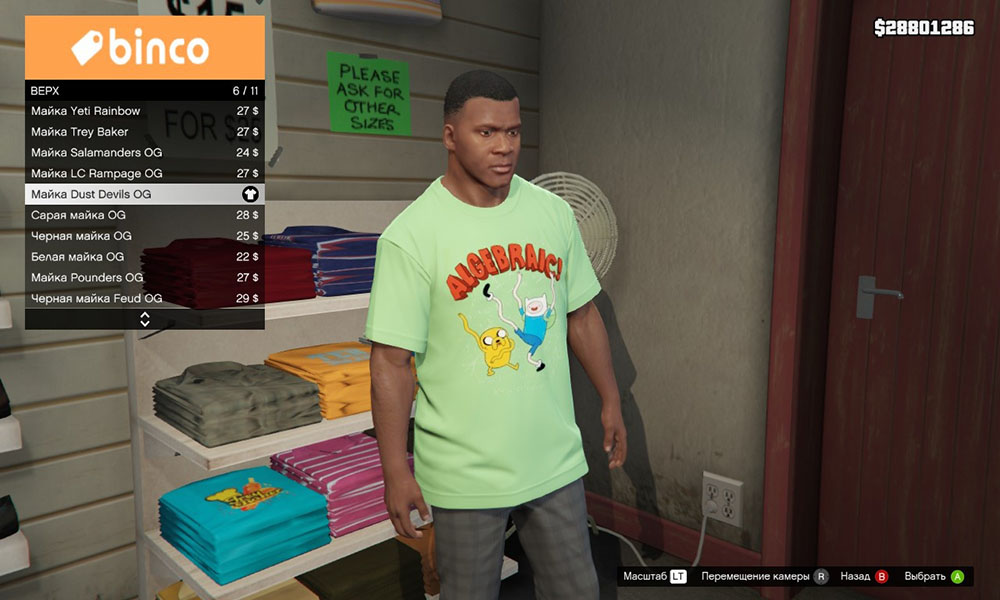Select the Майка Yeti Rainbow shirt

(144, 111)
